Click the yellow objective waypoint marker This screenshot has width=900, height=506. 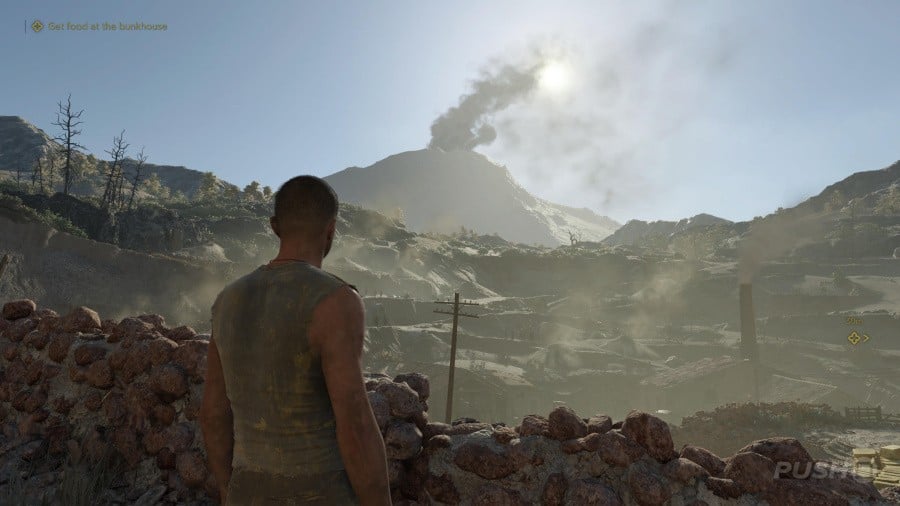coord(855,338)
